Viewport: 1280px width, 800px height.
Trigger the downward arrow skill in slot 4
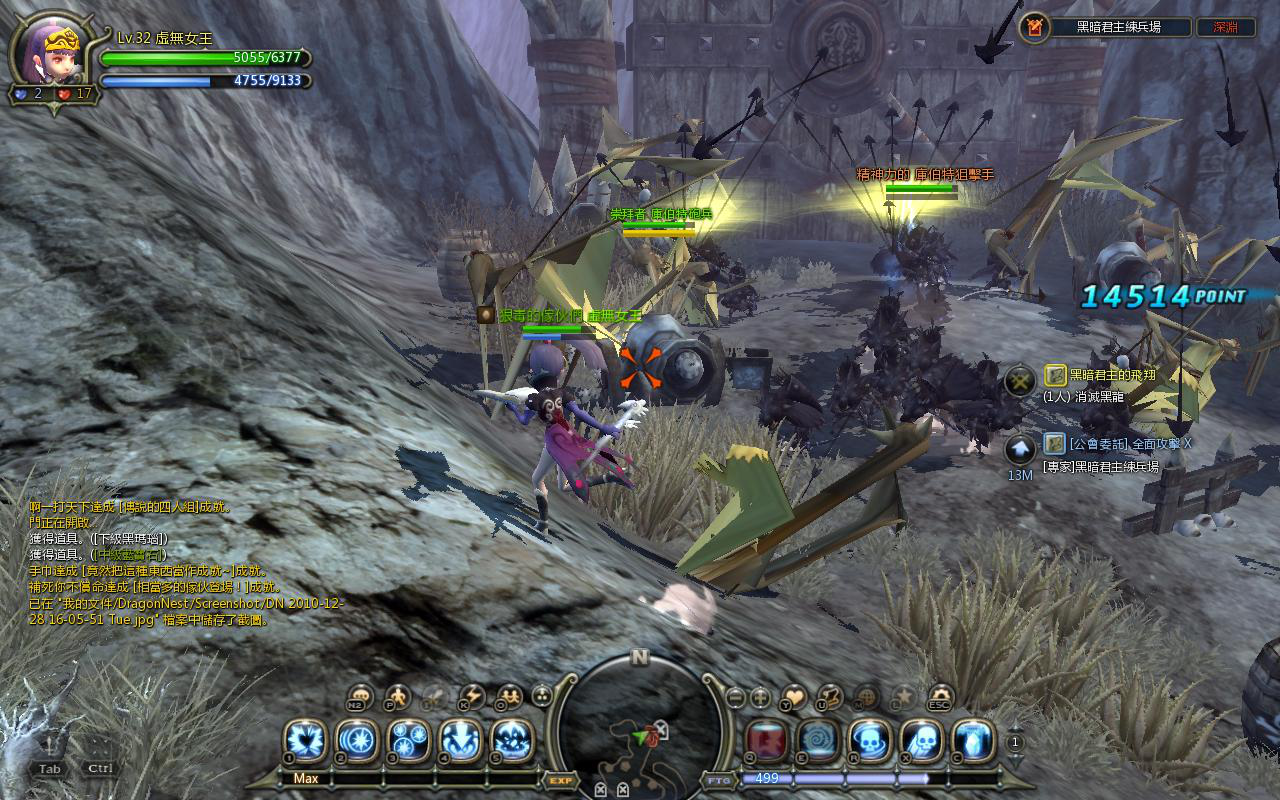click(460, 740)
